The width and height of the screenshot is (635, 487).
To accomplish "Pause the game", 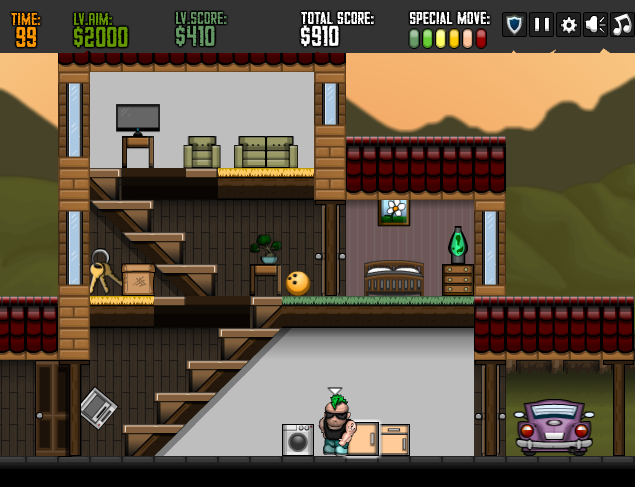I will pyautogui.click(x=541, y=25).
